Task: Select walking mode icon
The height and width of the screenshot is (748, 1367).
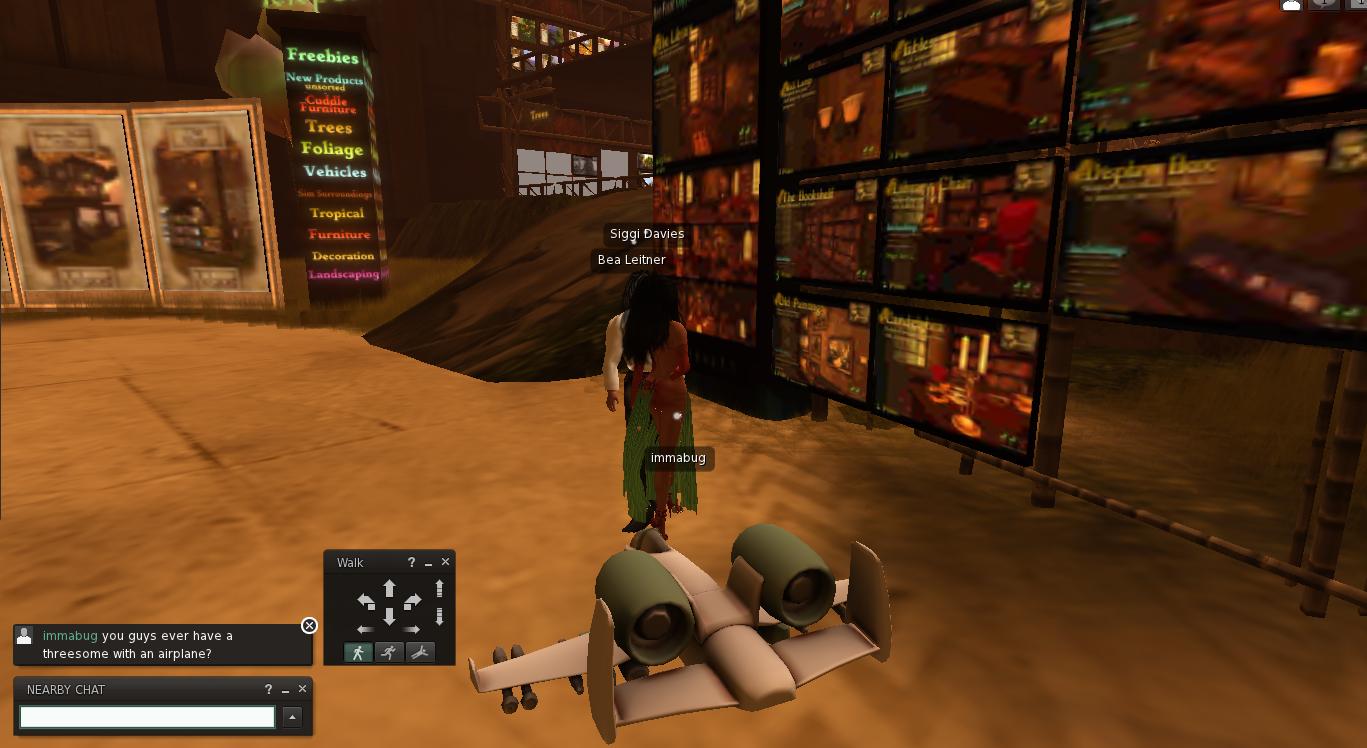Action: pos(358,652)
